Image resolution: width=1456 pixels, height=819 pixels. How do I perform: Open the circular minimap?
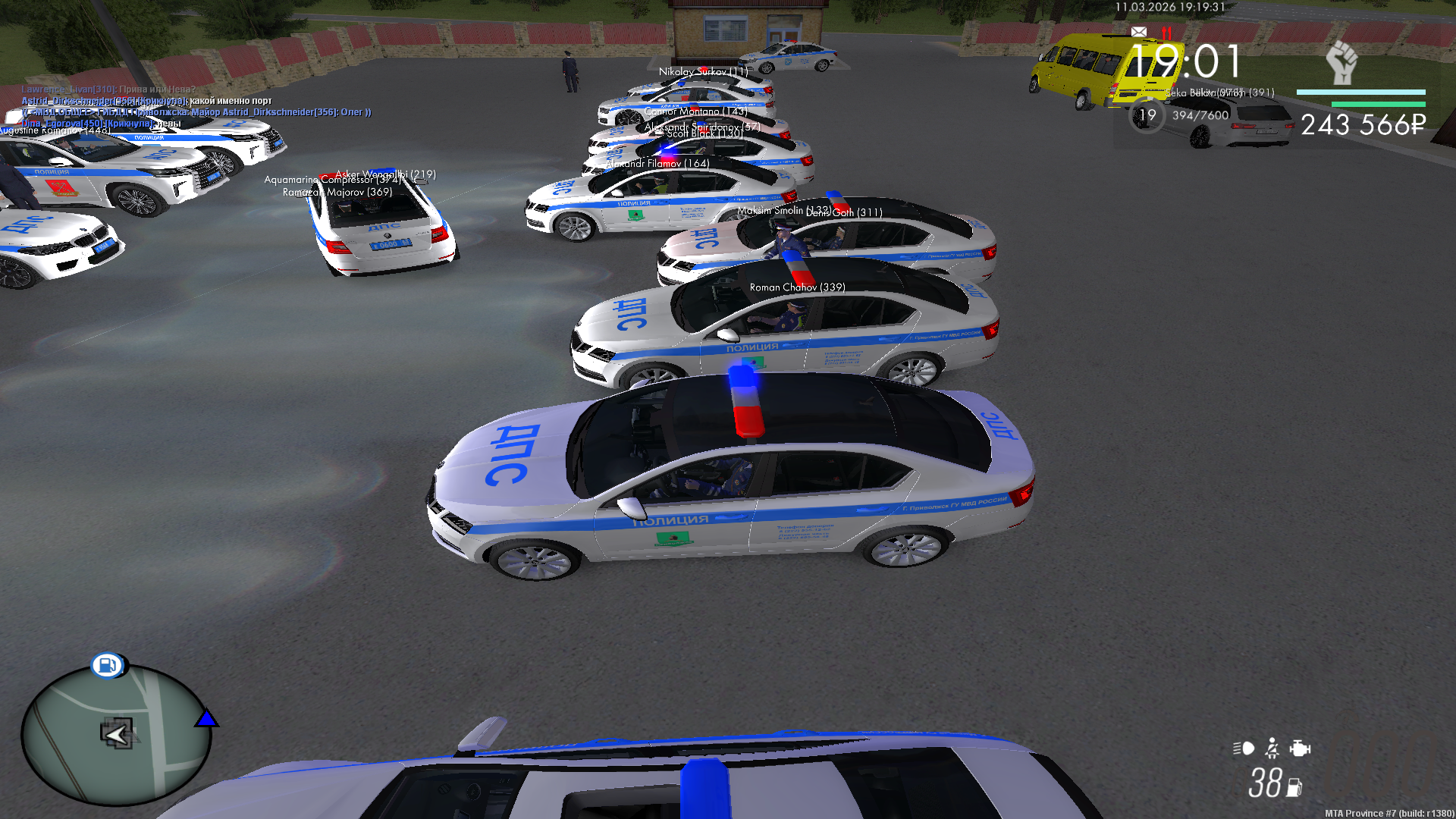(116, 734)
